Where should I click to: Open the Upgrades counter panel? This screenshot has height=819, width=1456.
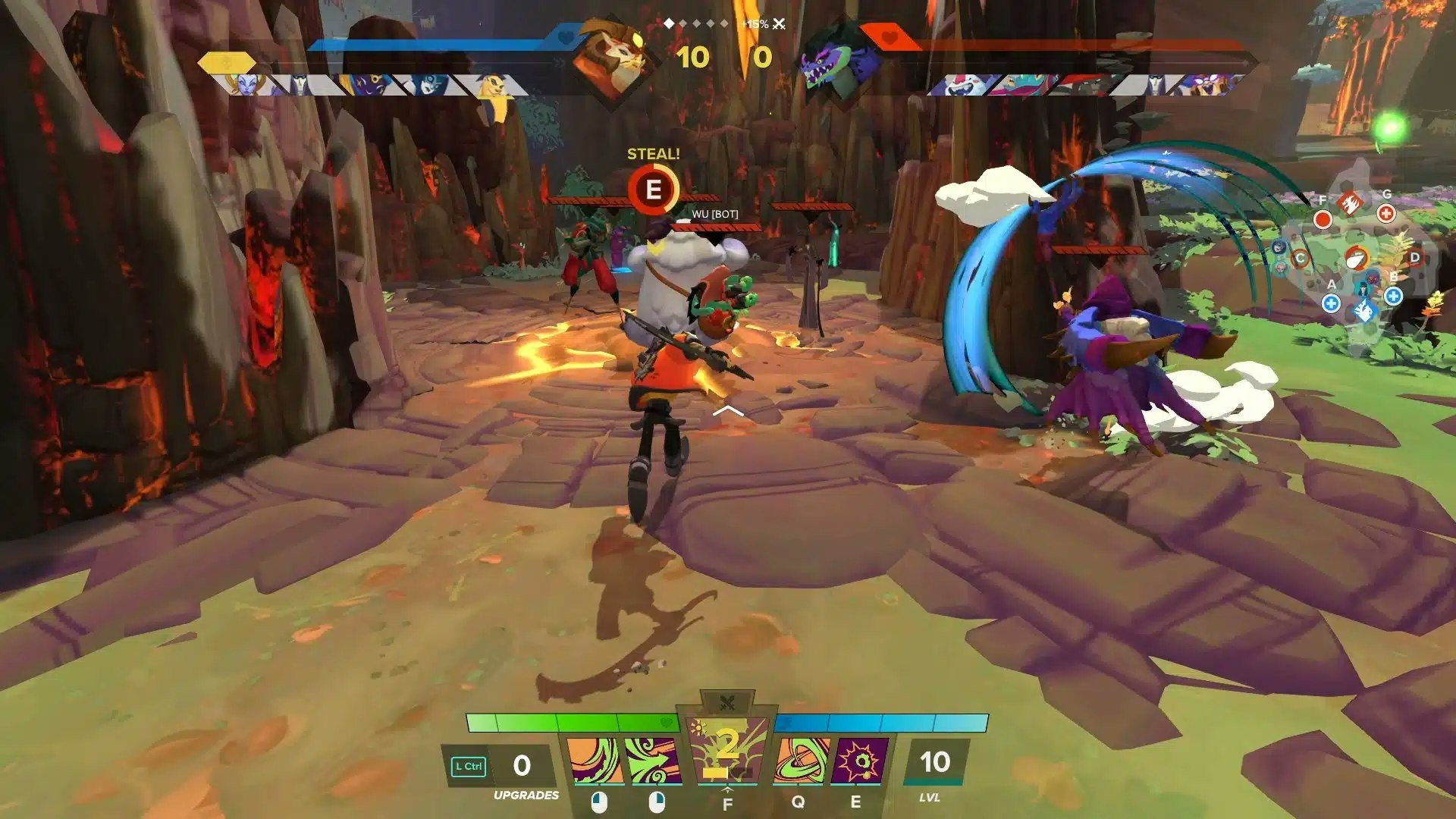[x=522, y=766]
